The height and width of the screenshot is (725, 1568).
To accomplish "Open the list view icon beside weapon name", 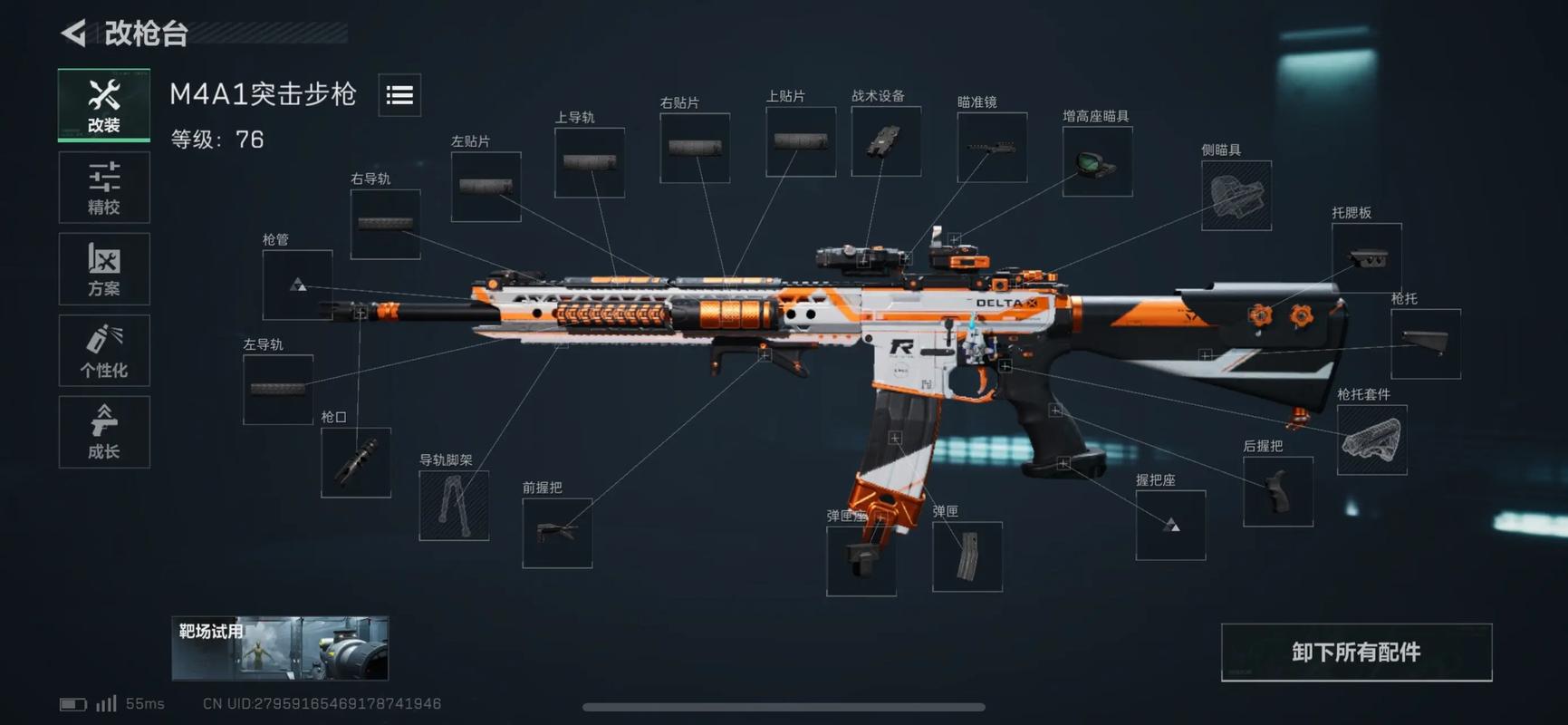I will [x=399, y=95].
